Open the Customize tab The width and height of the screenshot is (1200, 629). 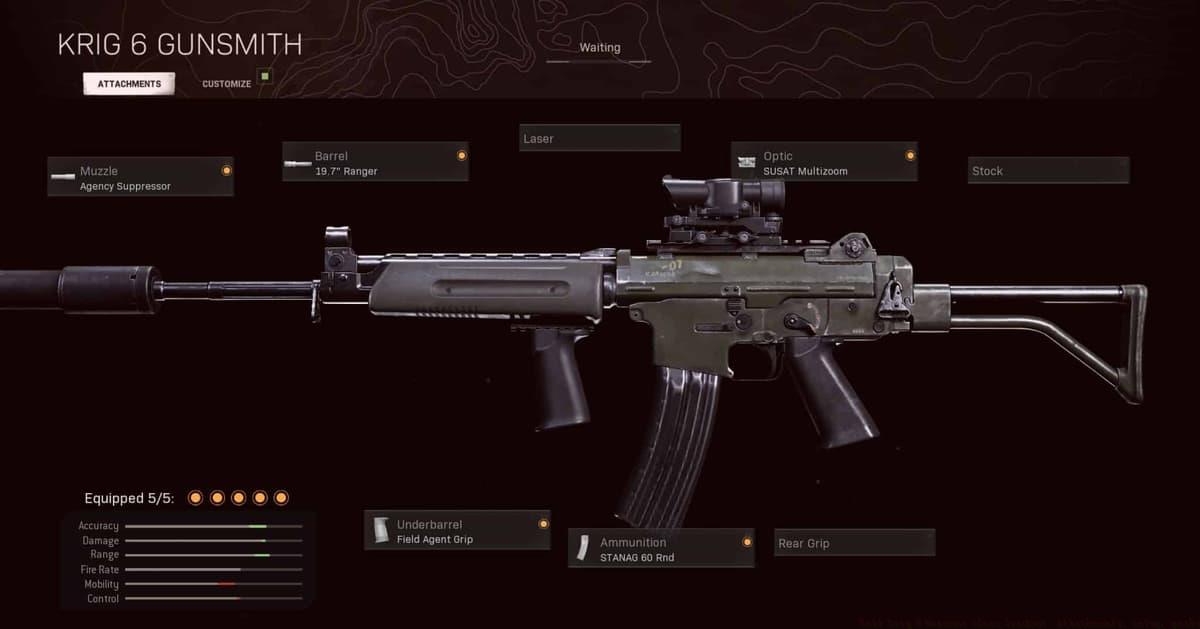click(x=227, y=84)
